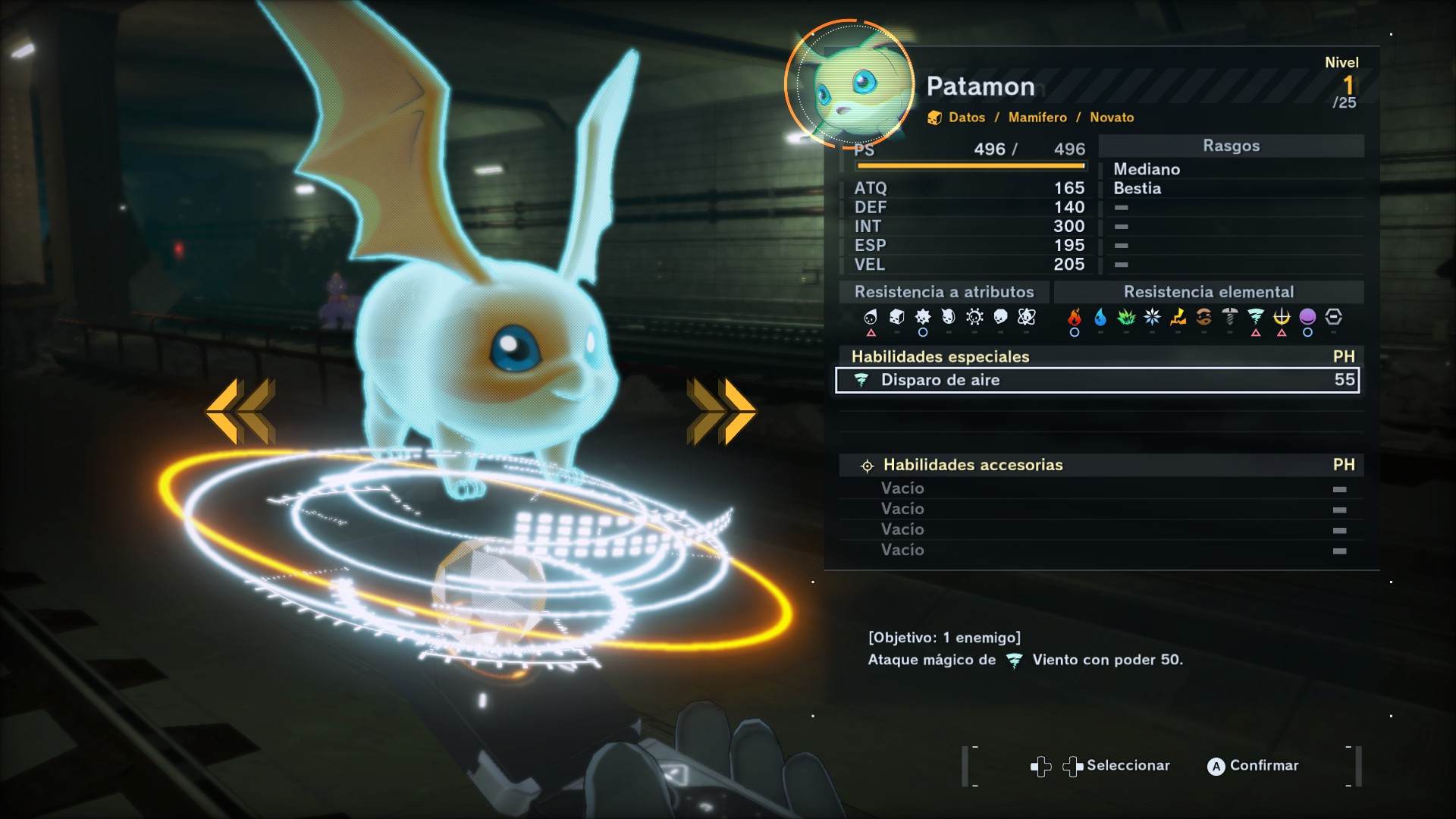
Task: Click the Habilidades accesorias gear marker icon
Action: point(867,465)
